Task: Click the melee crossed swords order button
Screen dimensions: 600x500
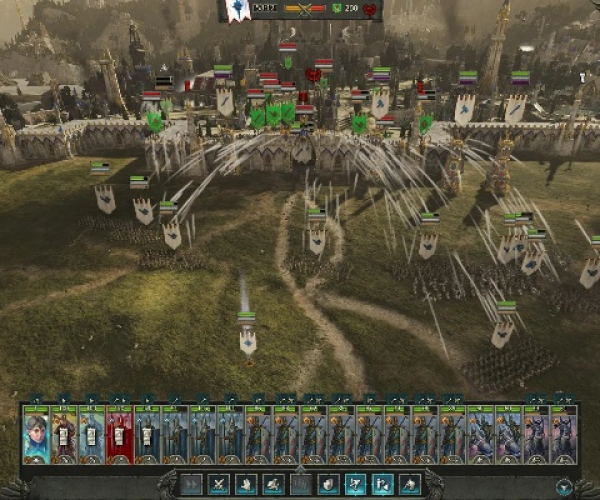Action: coord(218,485)
